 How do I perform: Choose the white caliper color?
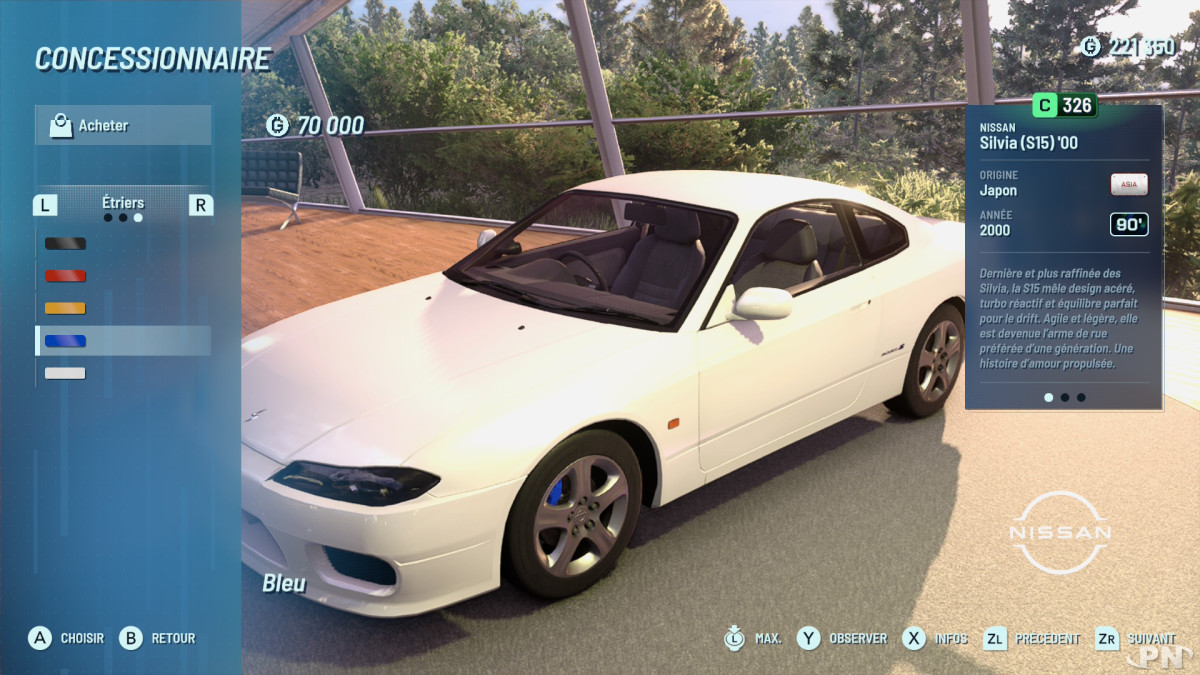[x=66, y=373]
